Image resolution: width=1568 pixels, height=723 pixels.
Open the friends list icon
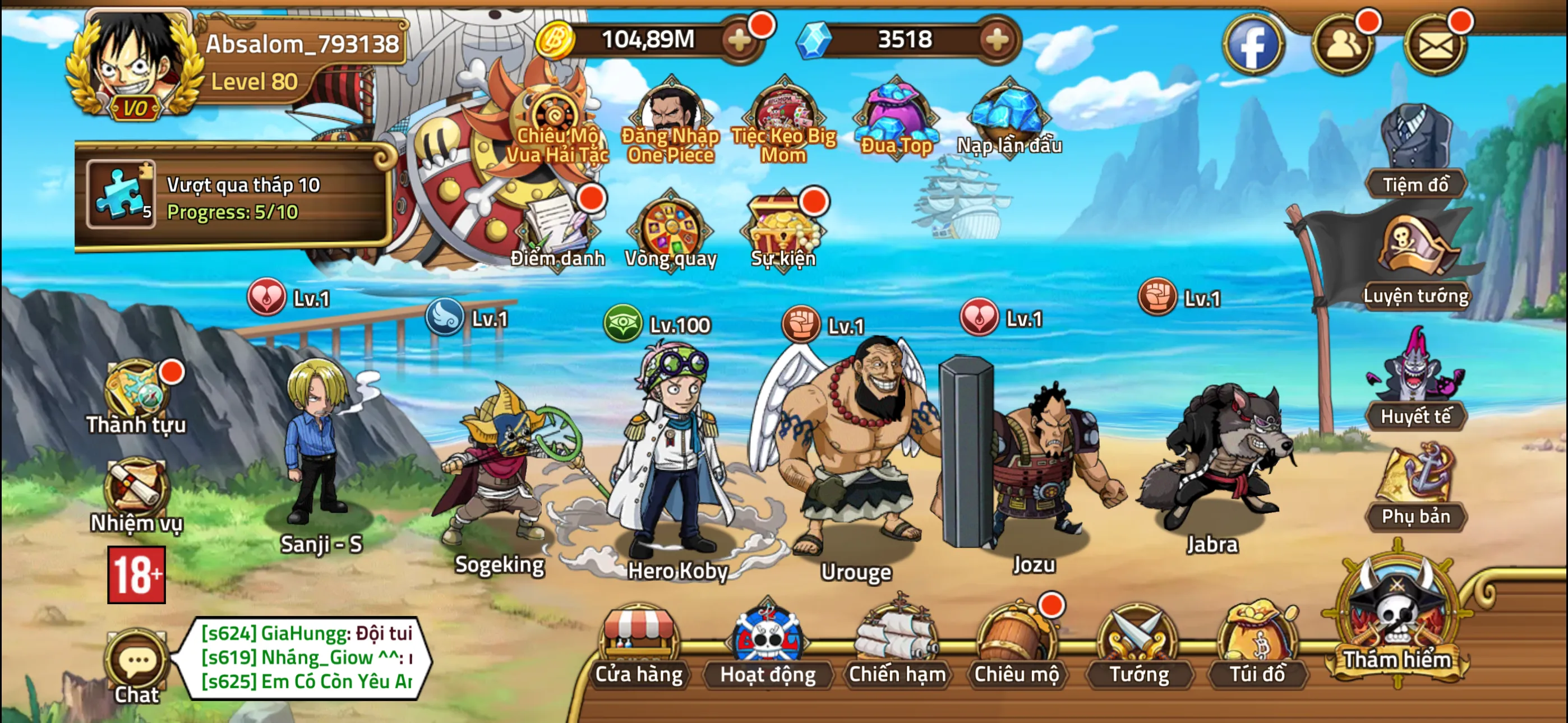pos(1342,44)
